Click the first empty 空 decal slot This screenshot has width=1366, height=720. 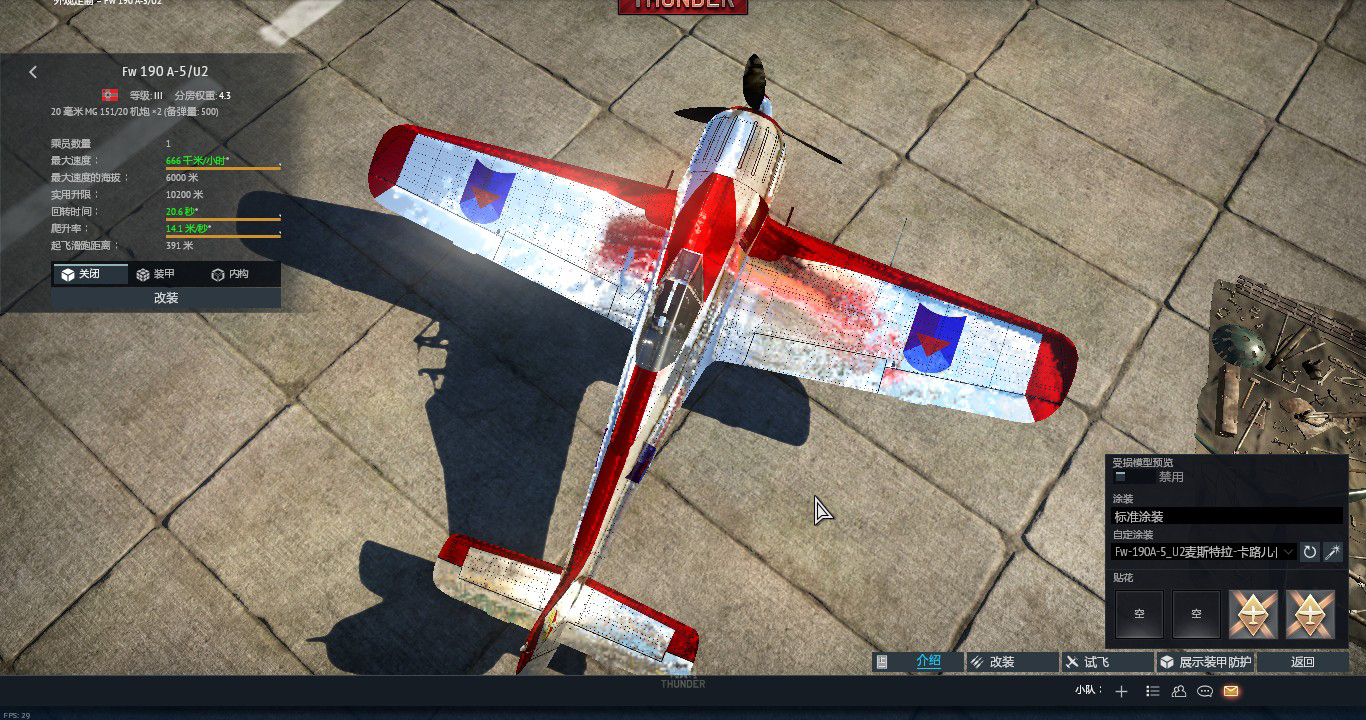[x=1139, y=614]
